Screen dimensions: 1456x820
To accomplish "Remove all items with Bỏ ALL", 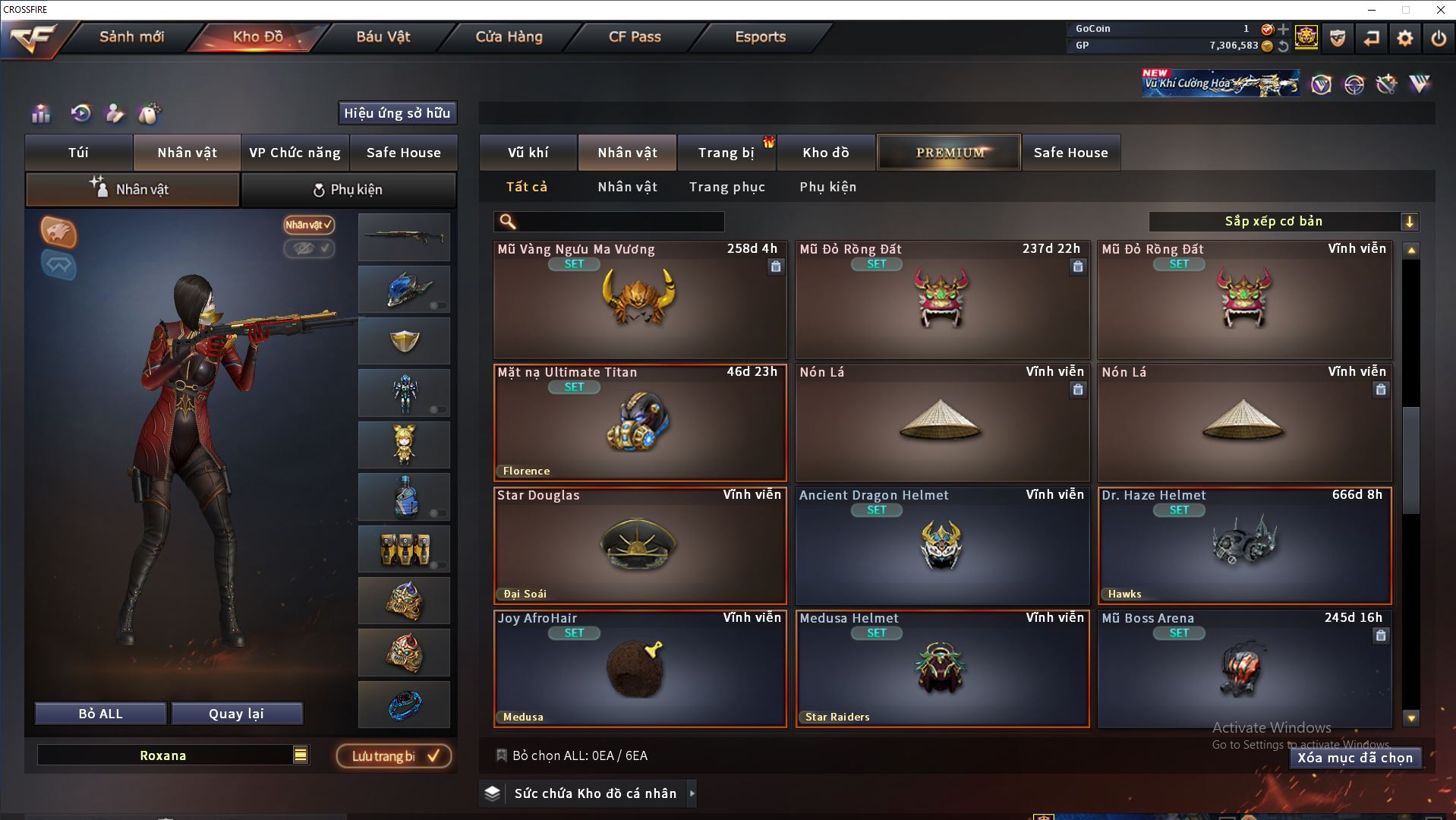I will (x=100, y=714).
